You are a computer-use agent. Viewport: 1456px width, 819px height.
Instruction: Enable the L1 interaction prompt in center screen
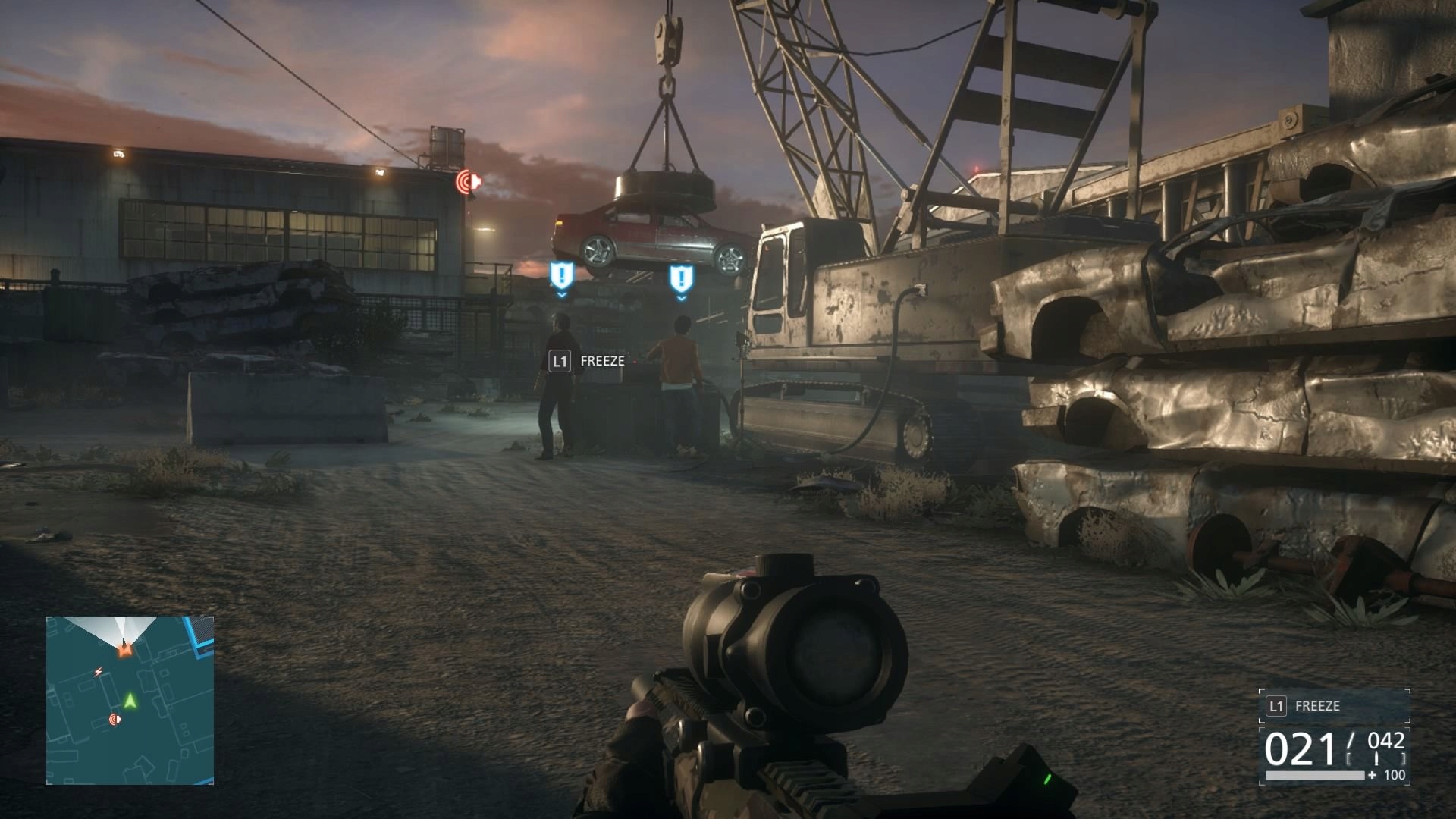coord(559,362)
